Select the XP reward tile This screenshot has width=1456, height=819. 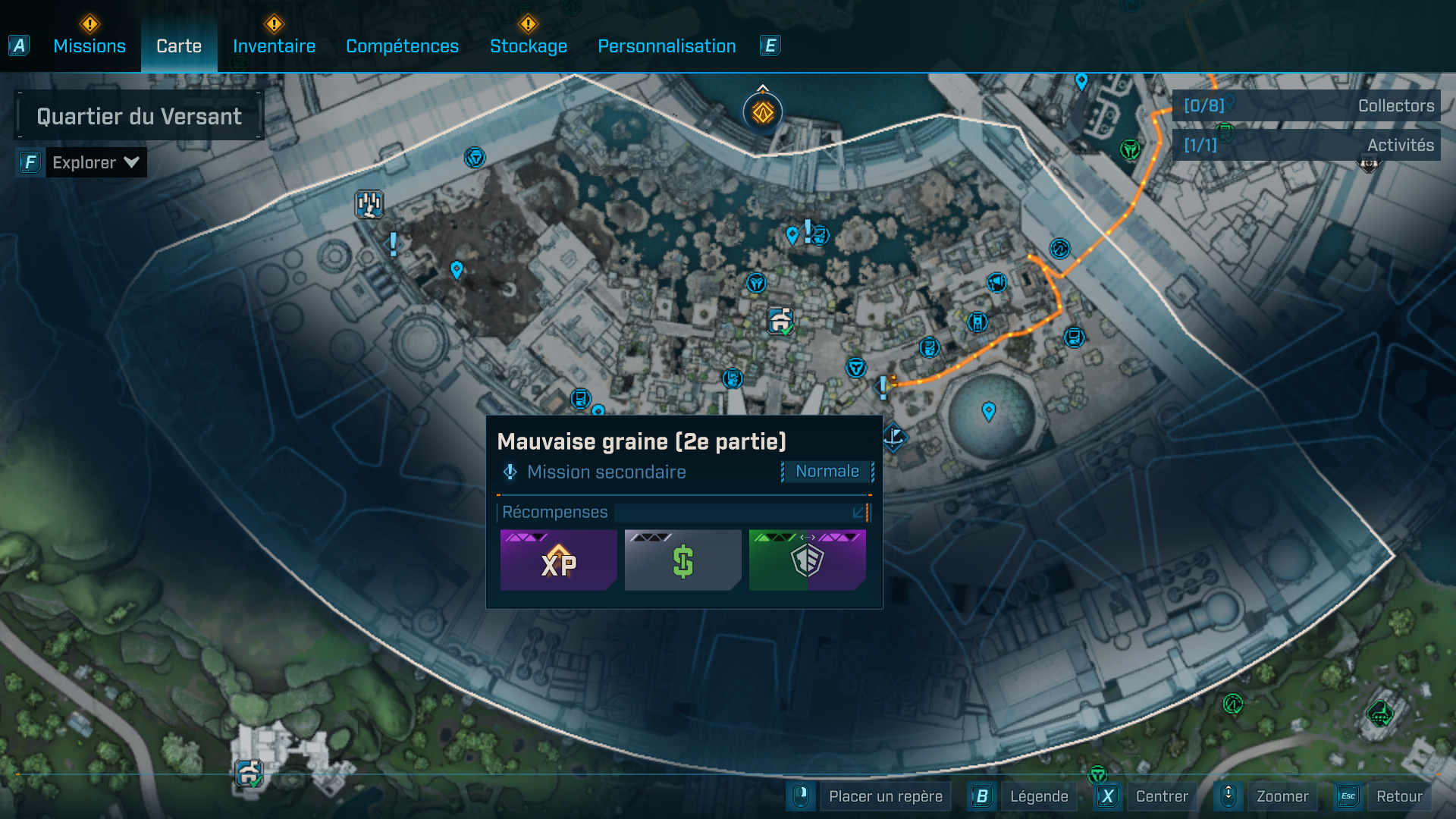[x=558, y=560]
